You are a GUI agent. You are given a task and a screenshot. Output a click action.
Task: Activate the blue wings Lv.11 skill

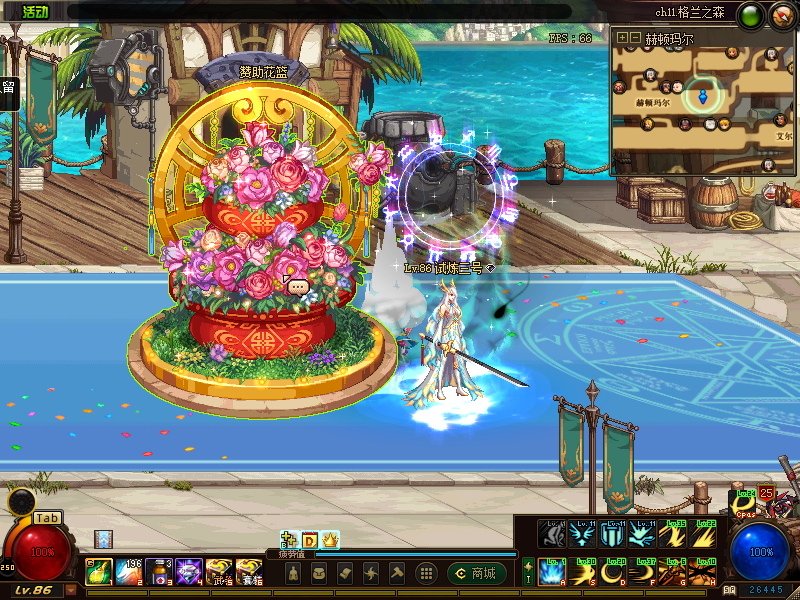pos(584,534)
